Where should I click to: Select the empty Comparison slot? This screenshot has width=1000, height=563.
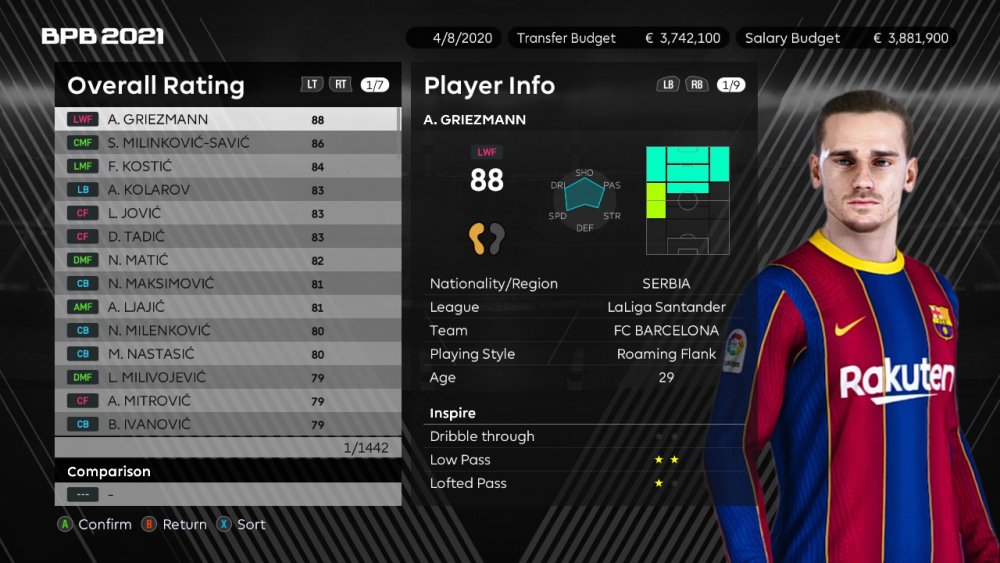227,494
